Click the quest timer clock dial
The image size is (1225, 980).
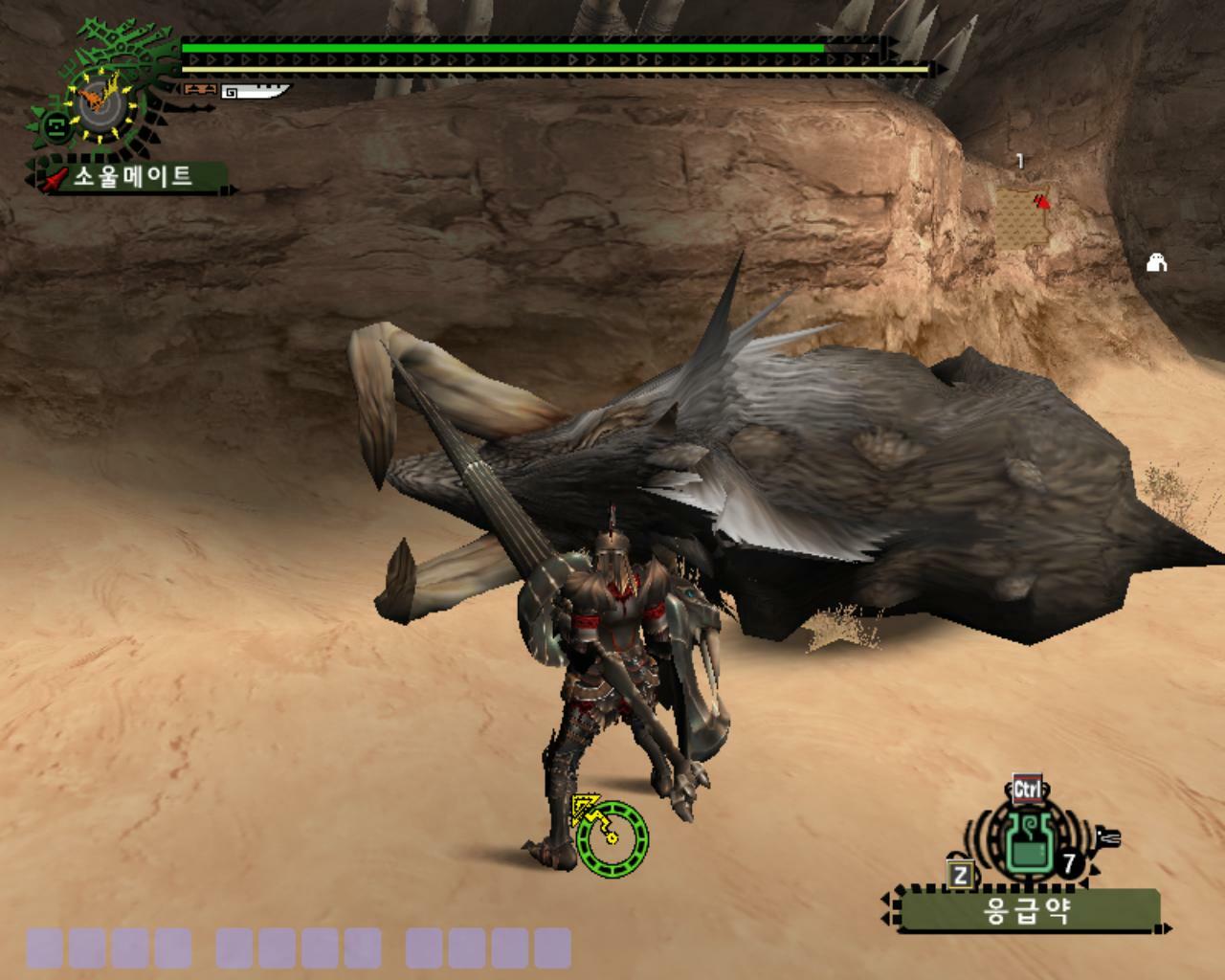(x=97, y=100)
